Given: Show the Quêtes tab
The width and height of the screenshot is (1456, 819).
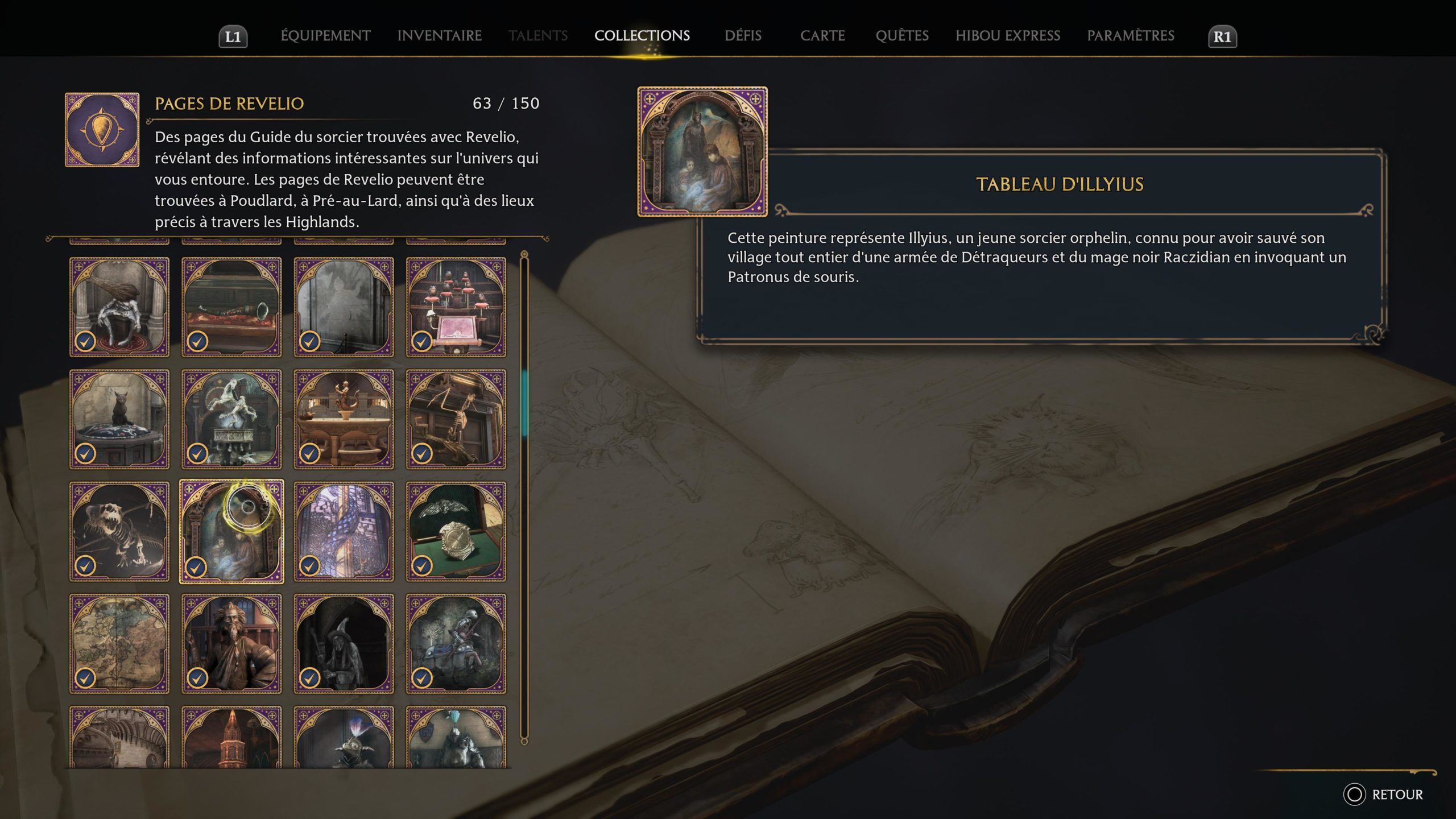Looking at the screenshot, I should (x=902, y=36).
